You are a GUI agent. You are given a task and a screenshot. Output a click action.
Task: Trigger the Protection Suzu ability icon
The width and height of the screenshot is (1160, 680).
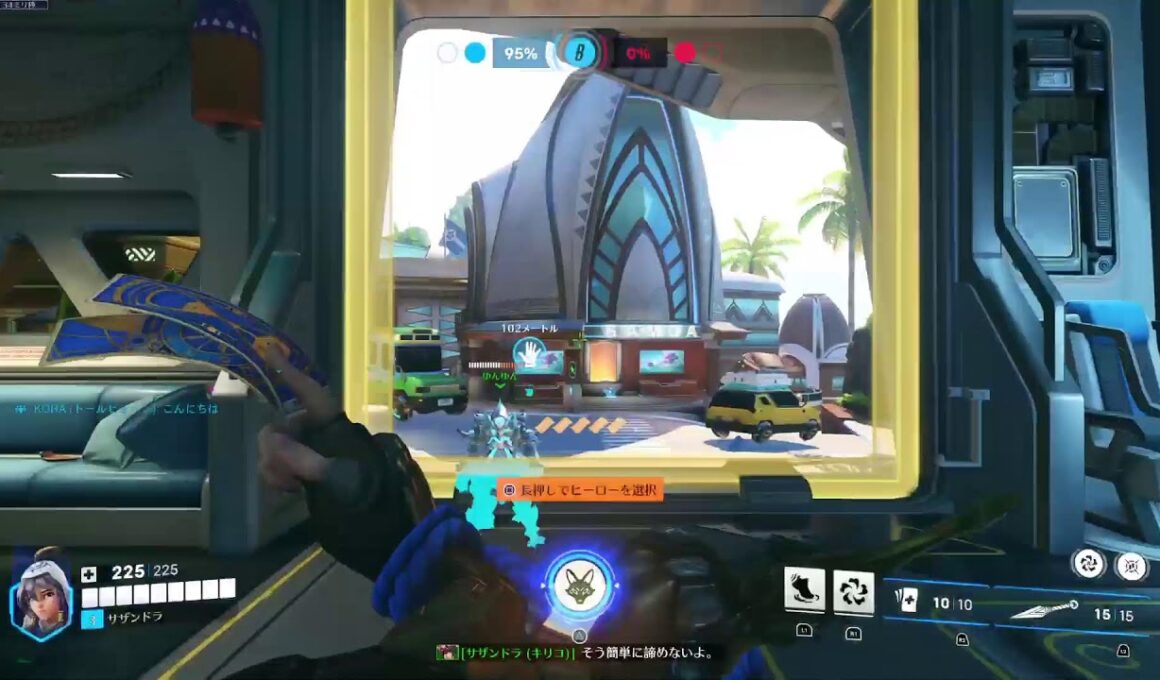pos(853,592)
